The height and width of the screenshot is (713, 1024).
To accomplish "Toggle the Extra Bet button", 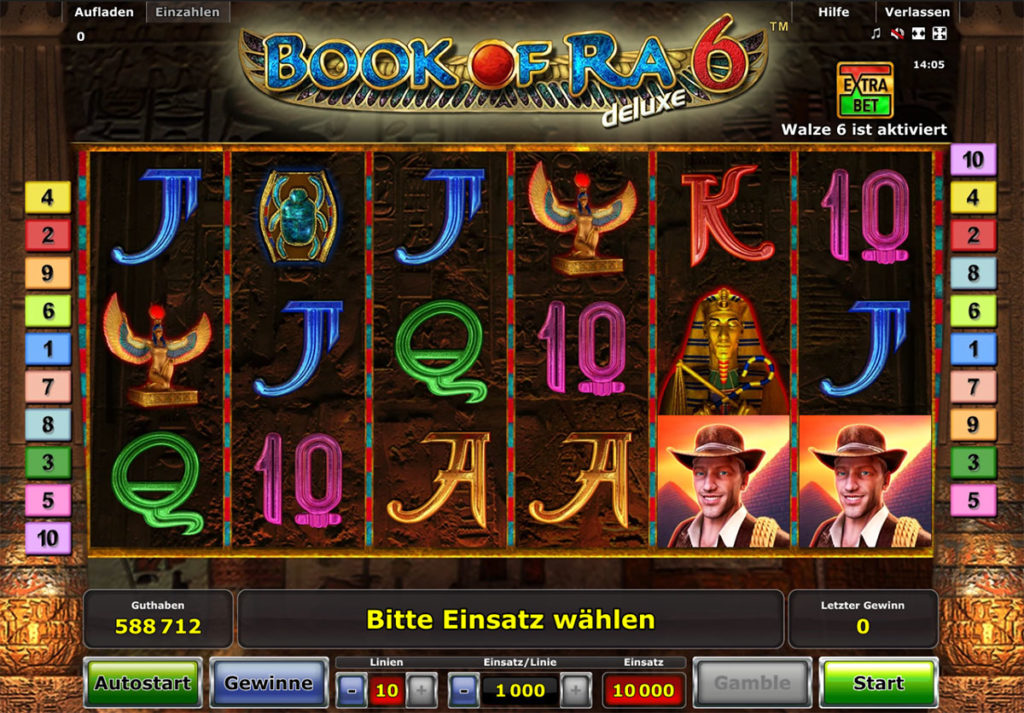I will tap(864, 90).
